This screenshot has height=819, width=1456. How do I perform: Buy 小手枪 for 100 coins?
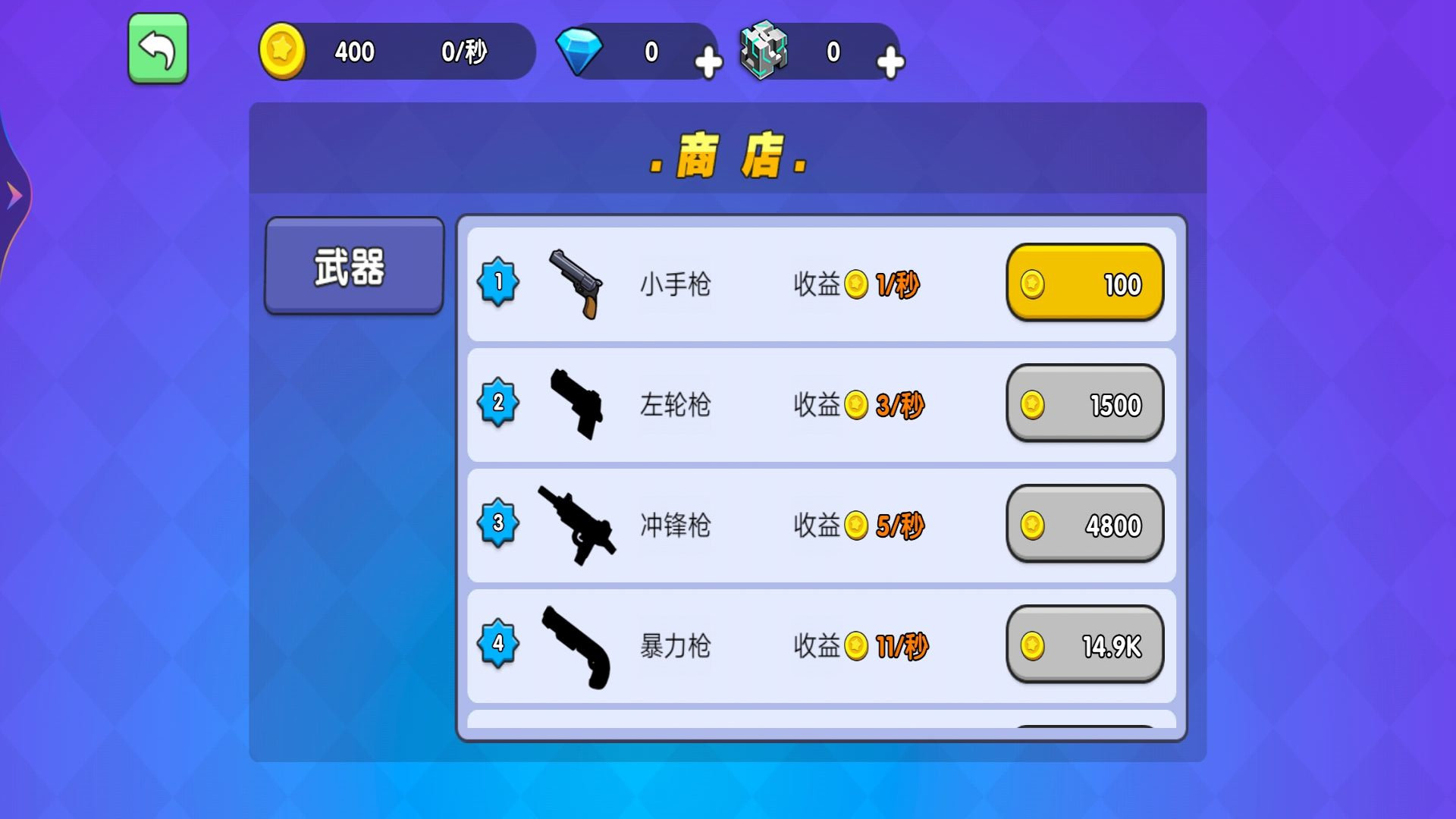click(1084, 284)
